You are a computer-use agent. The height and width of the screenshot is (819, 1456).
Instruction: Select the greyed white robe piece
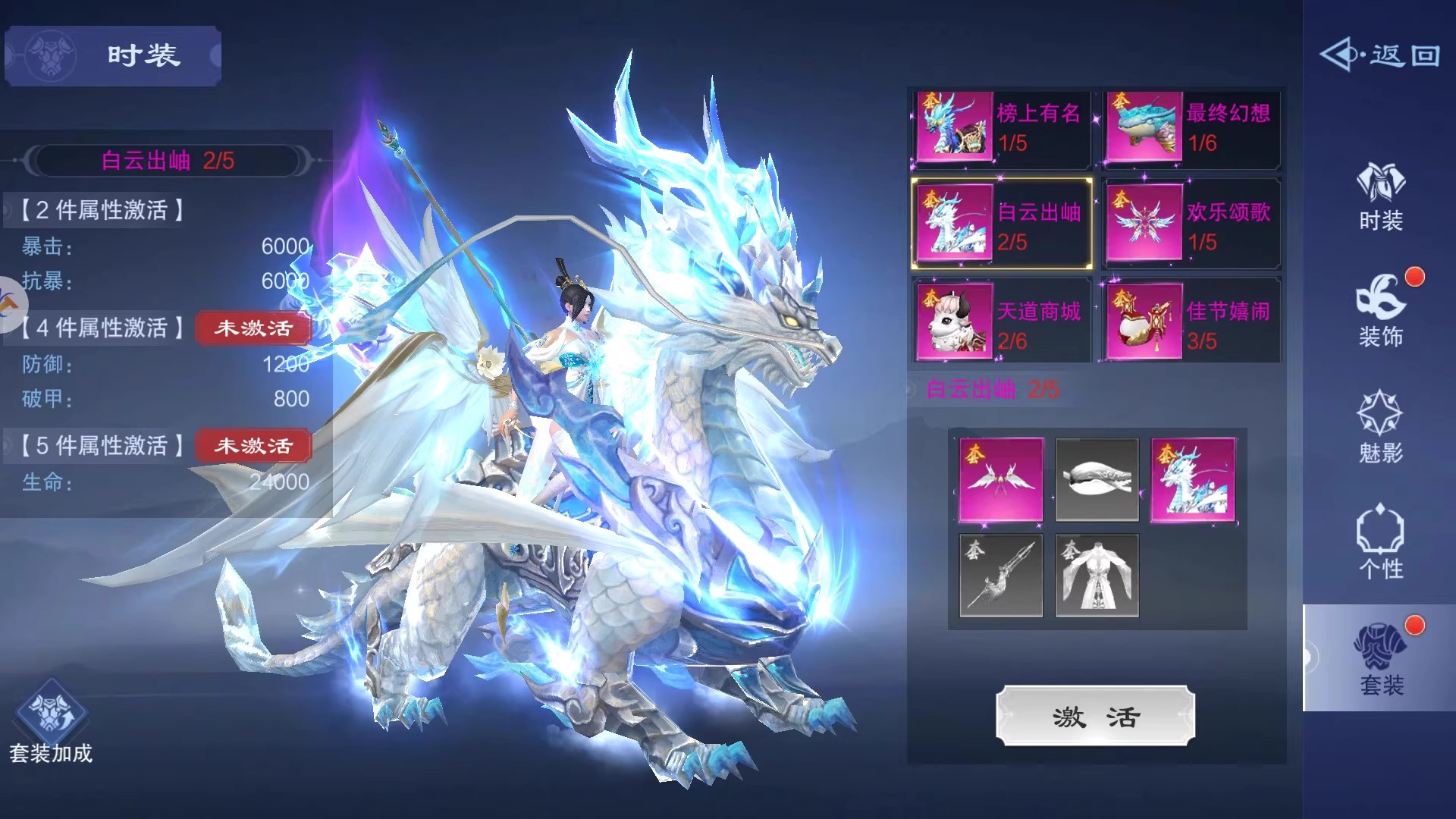(1097, 576)
